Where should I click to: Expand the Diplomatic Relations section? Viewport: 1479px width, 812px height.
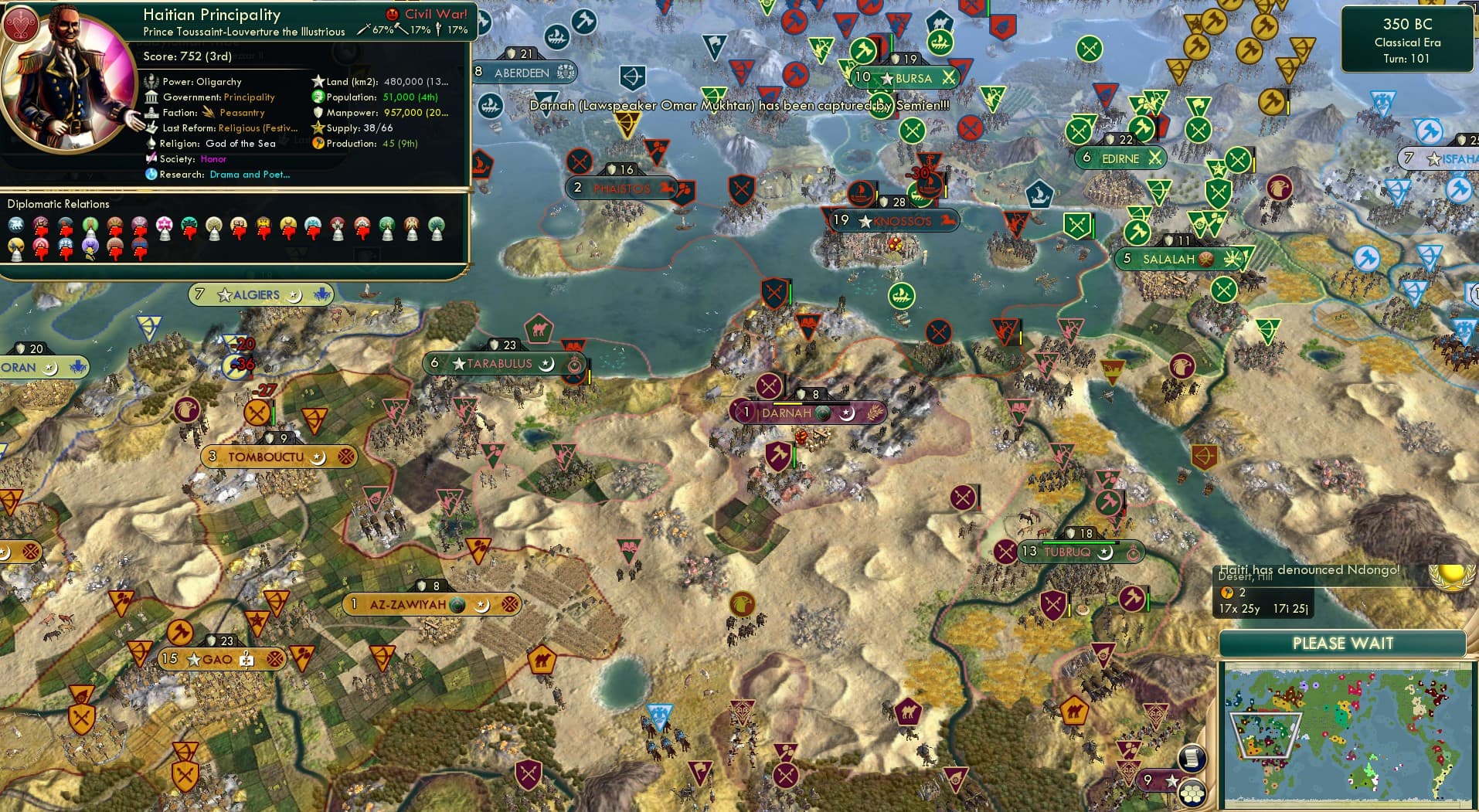point(59,204)
